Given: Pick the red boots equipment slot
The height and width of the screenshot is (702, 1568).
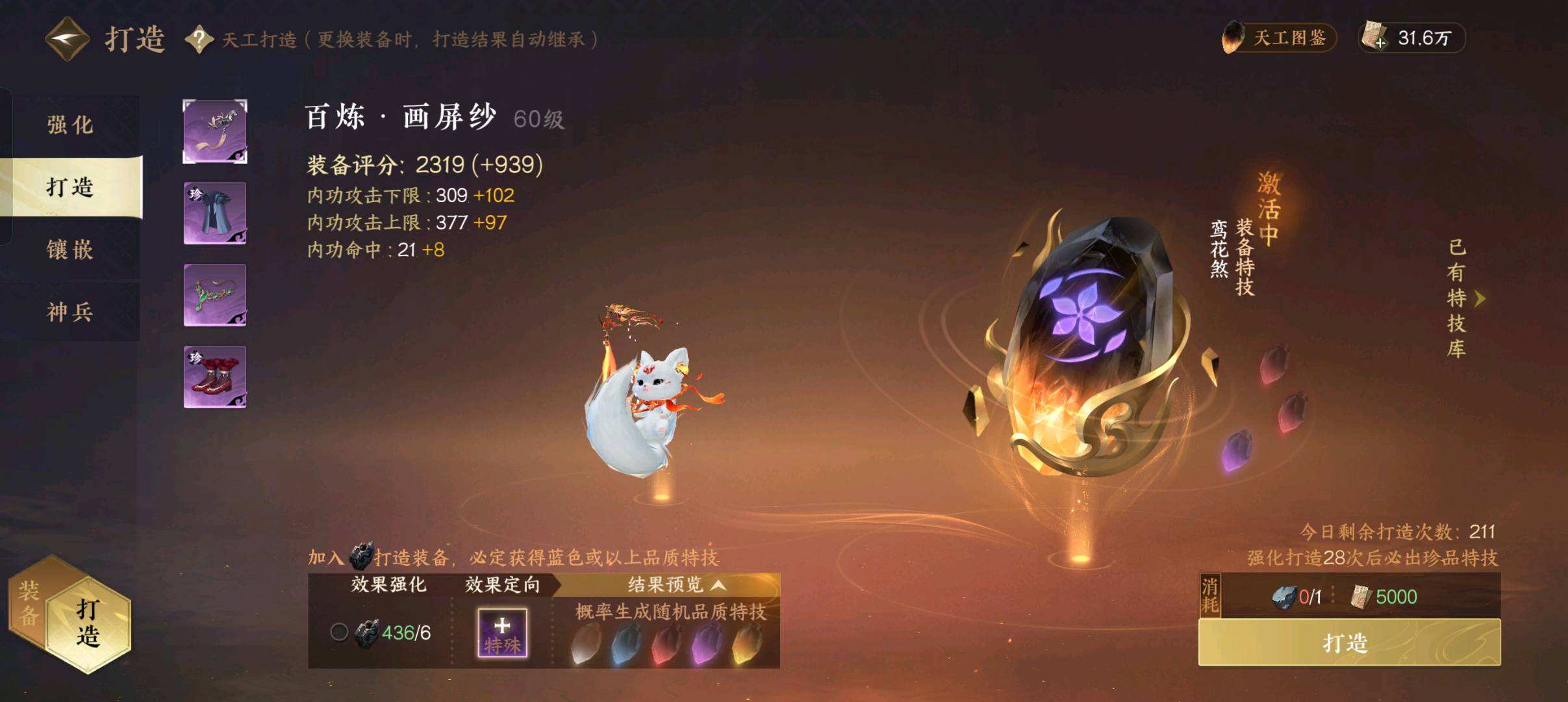Looking at the screenshot, I should click(215, 377).
